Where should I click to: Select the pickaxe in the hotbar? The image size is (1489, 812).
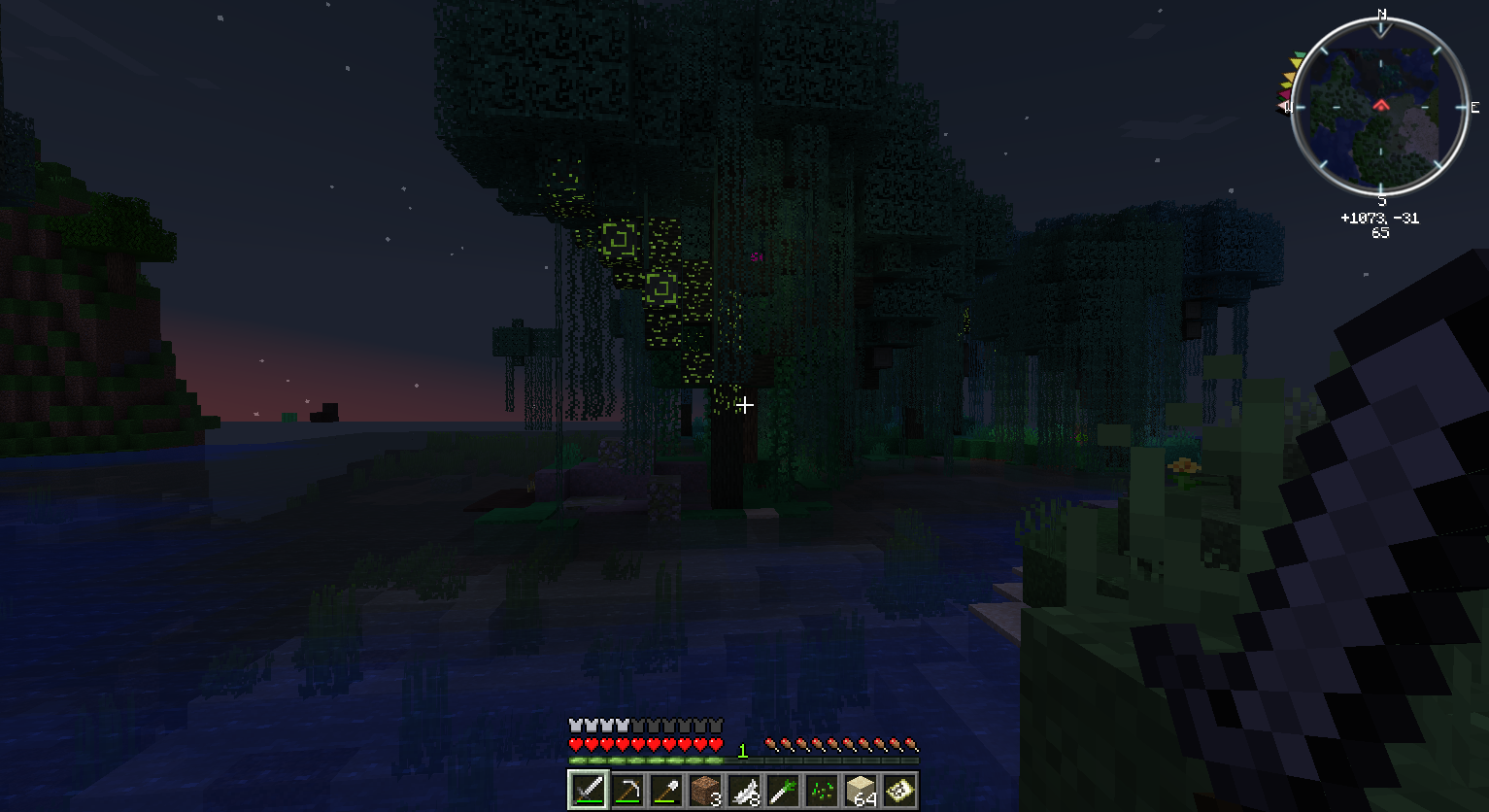(x=629, y=791)
